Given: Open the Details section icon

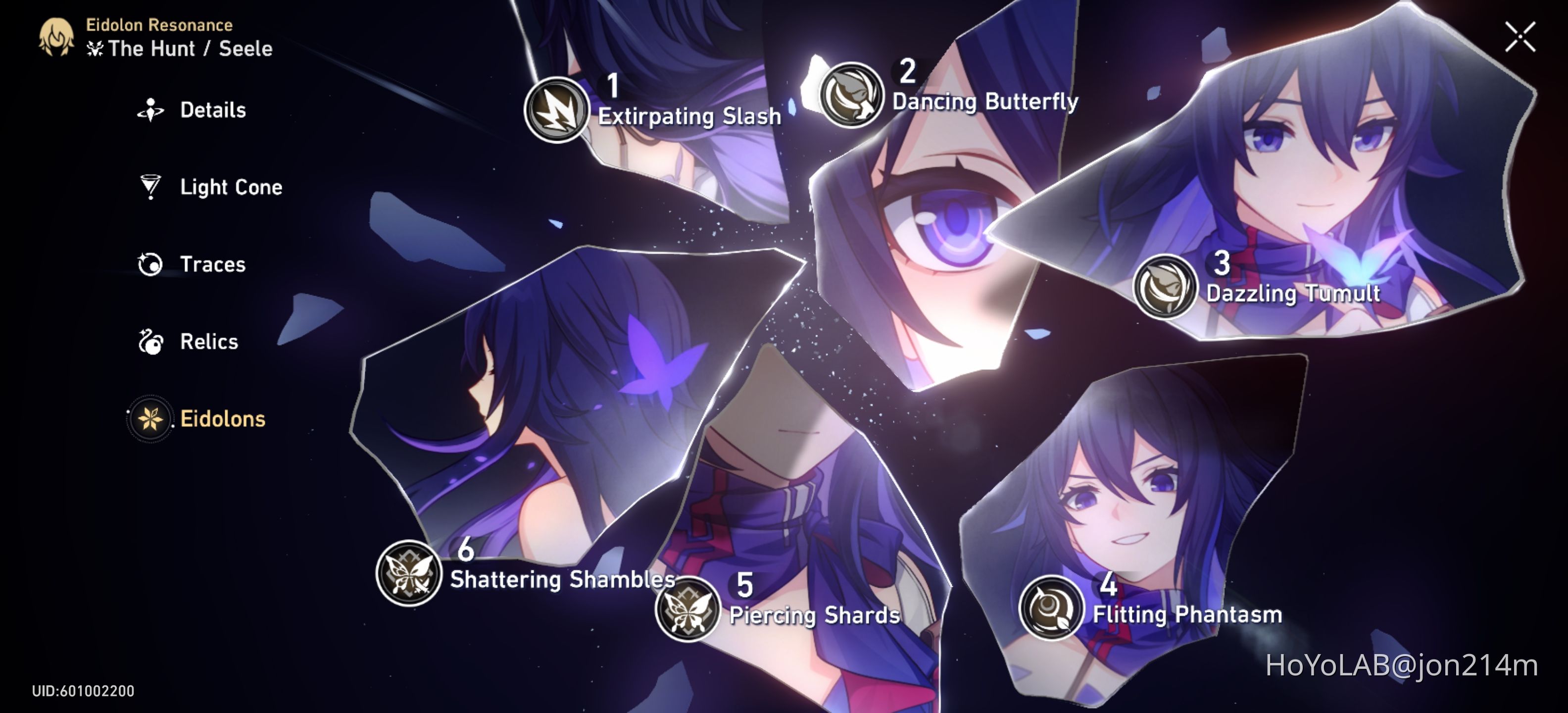Looking at the screenshot, I should pyautogui.click(x=151, y=109).
